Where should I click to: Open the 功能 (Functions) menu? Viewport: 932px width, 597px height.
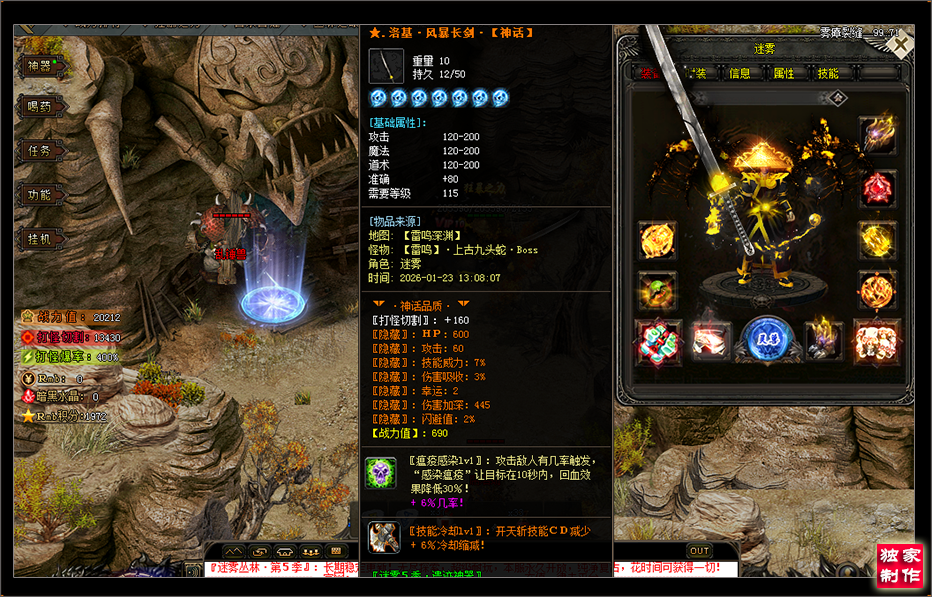click(40, 195)
